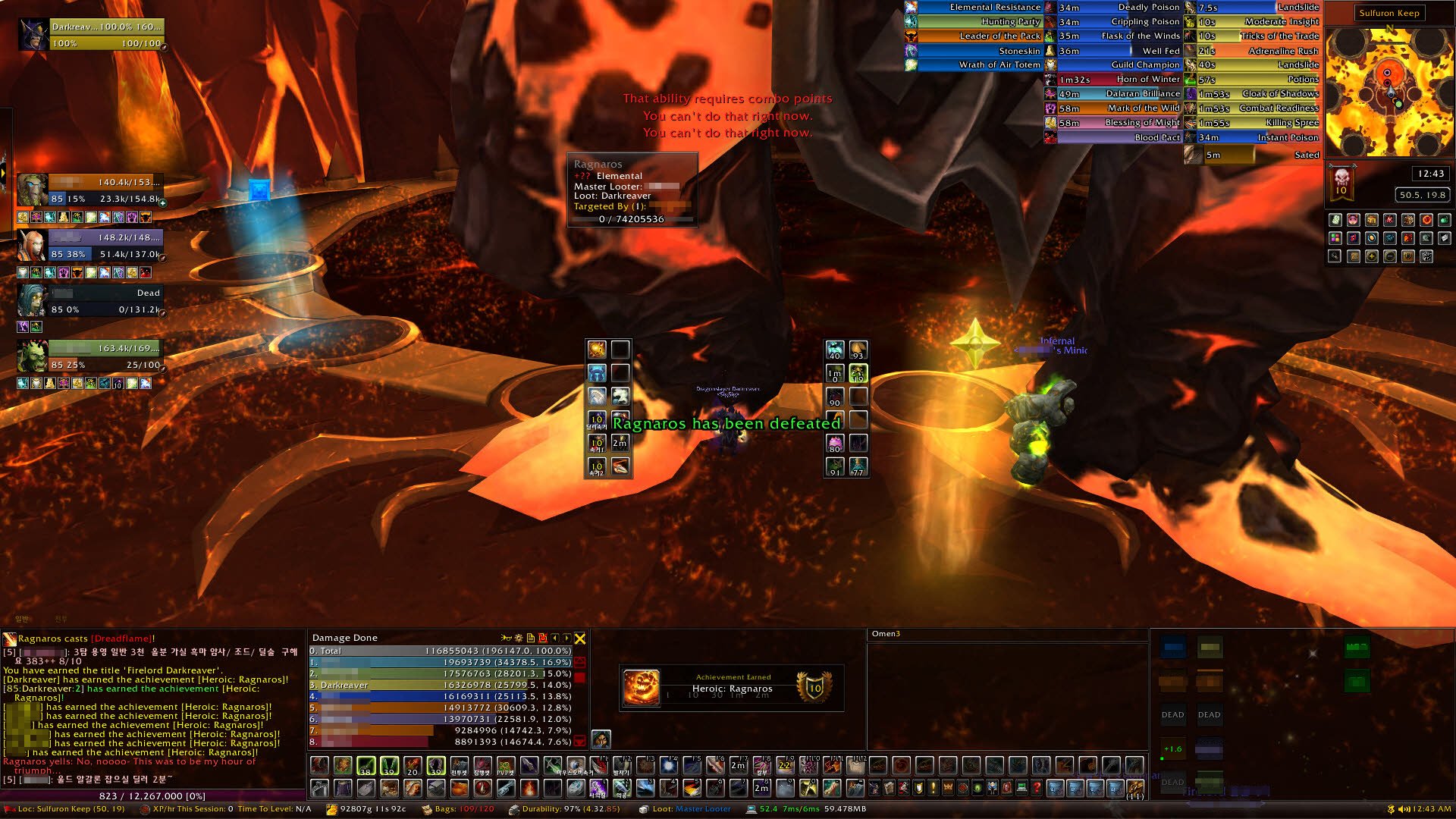Select the blood elf party member's frame

91,246
